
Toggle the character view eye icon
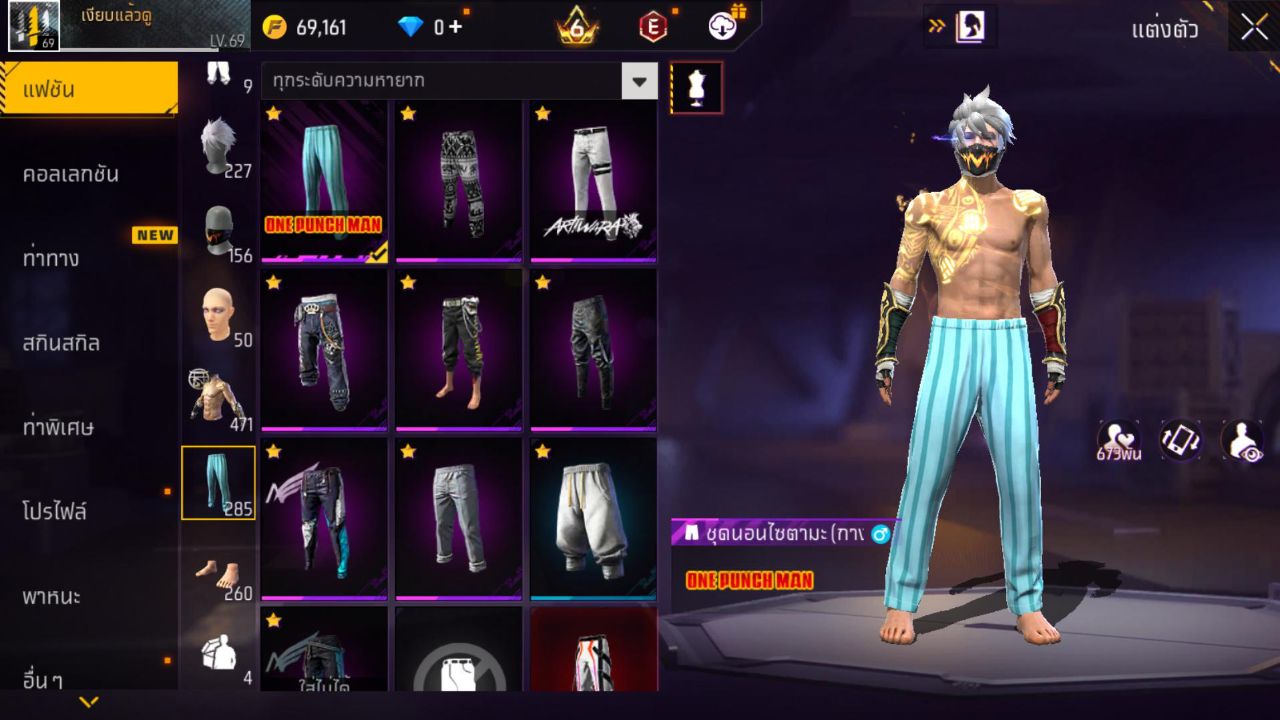pos(1241,441)
